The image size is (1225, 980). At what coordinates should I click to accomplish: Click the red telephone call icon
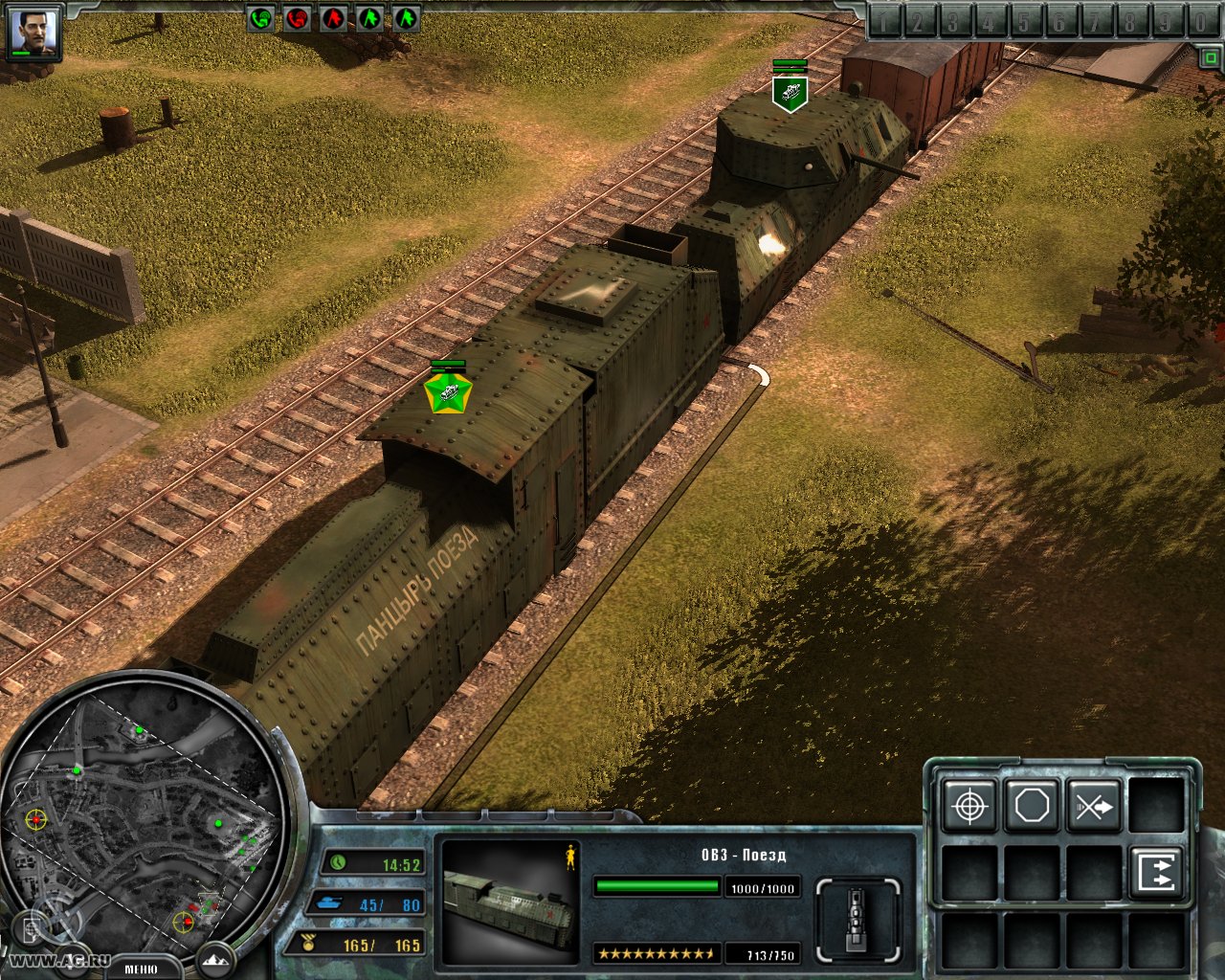(297, 18)
